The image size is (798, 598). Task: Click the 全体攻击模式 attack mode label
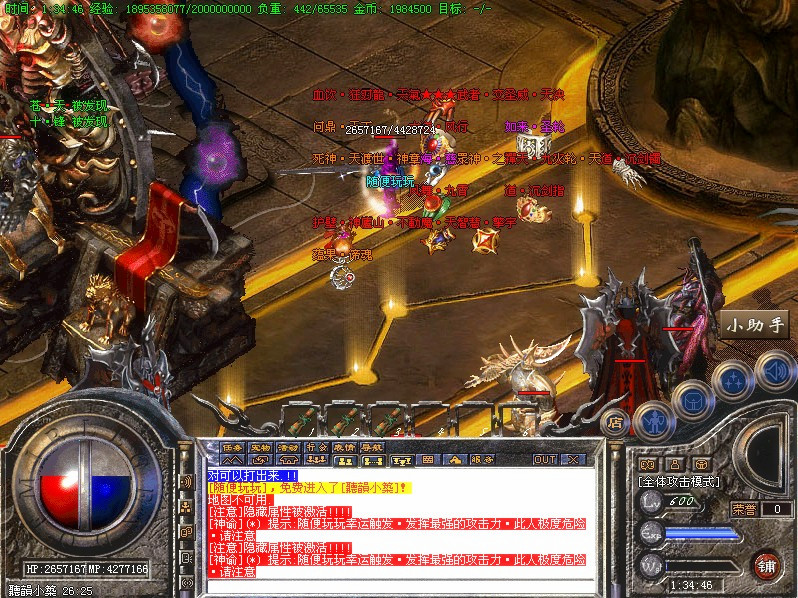click(x=681, y=481)
